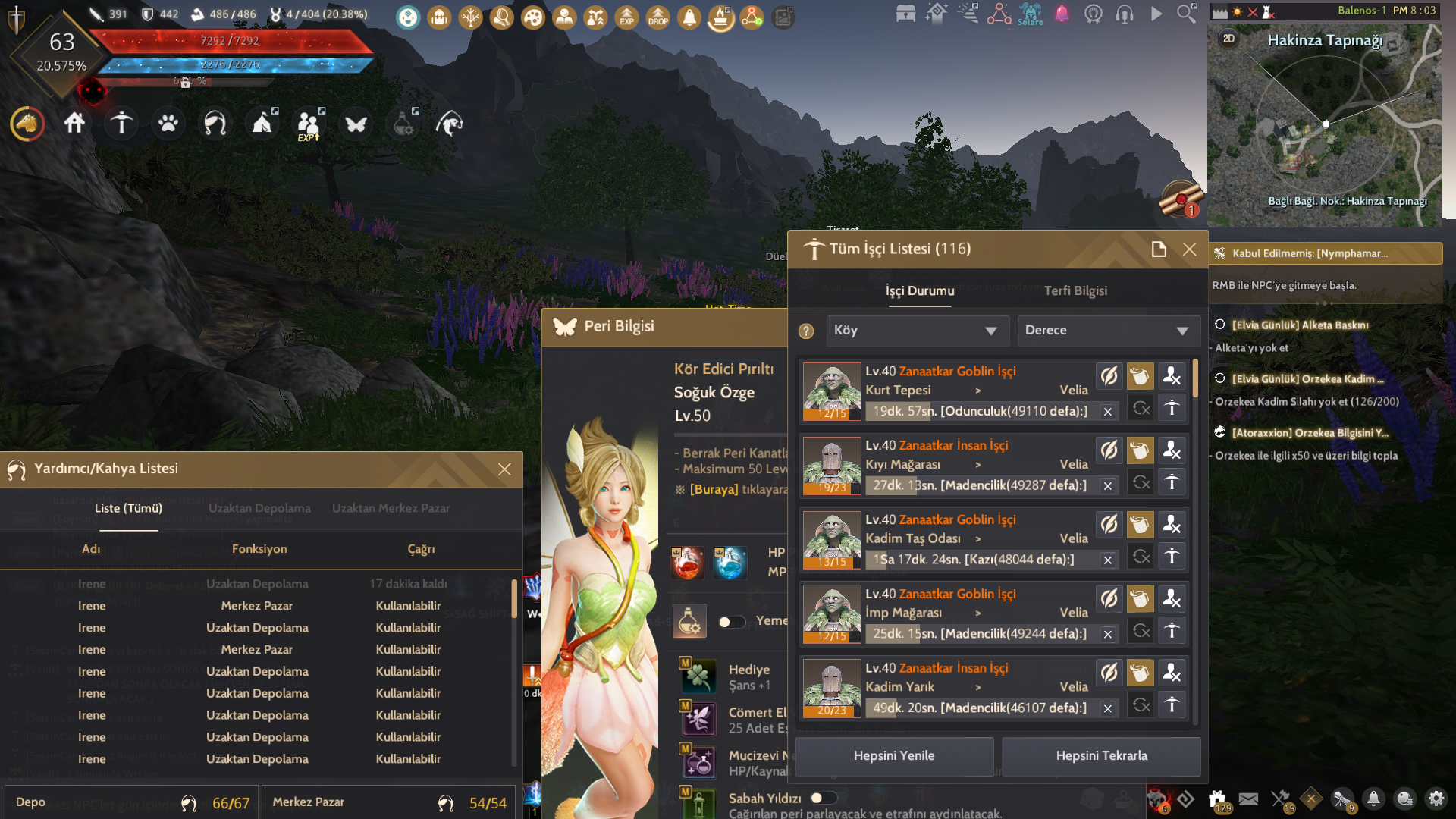Screen dimensions: 1456x819
Task: Open the Uzaktan Merkez Pazar tab
Action: pos(391,508)
